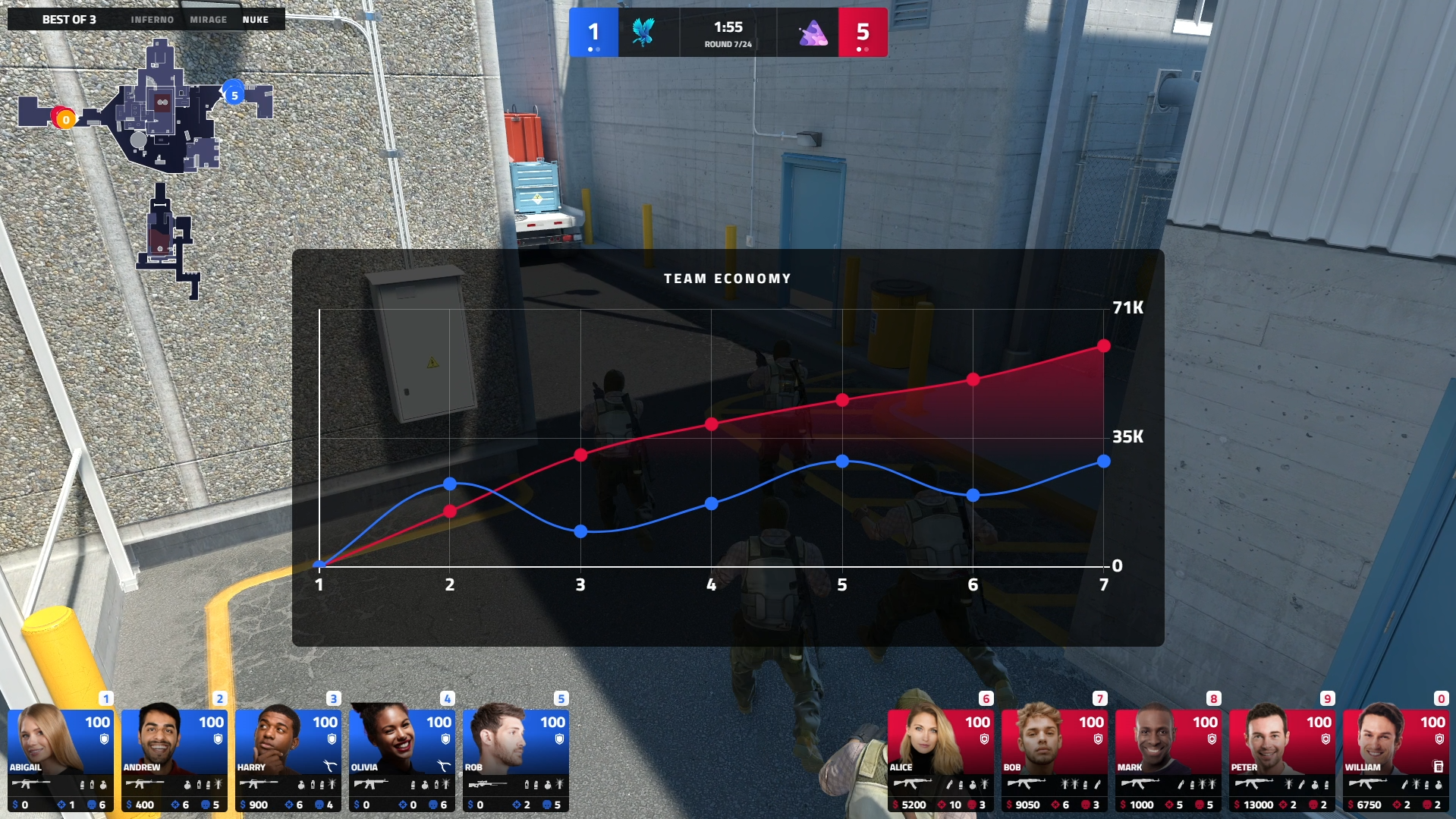Expand the blue team score panel

595,32
